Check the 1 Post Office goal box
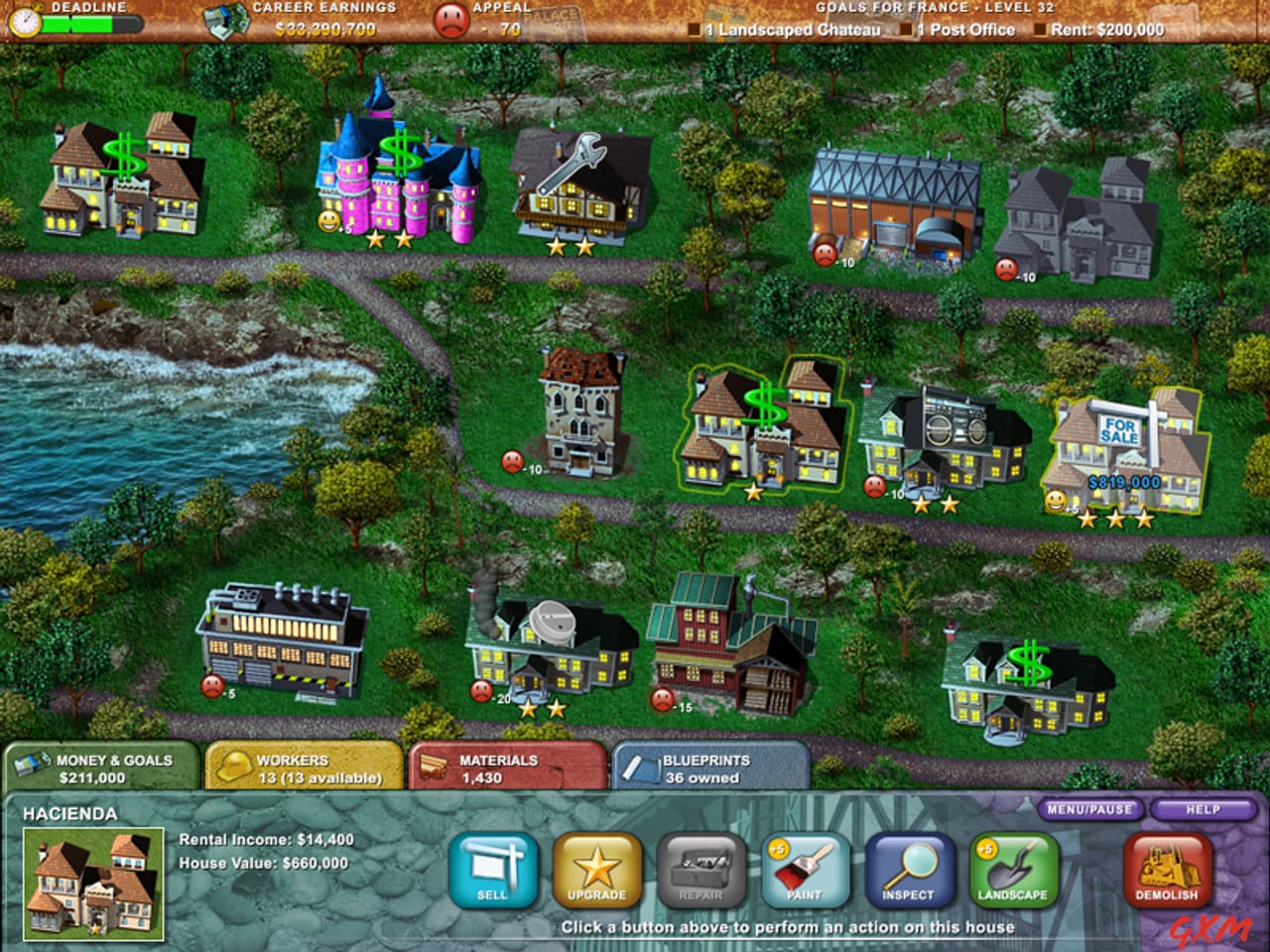 (x=906, y=30)
